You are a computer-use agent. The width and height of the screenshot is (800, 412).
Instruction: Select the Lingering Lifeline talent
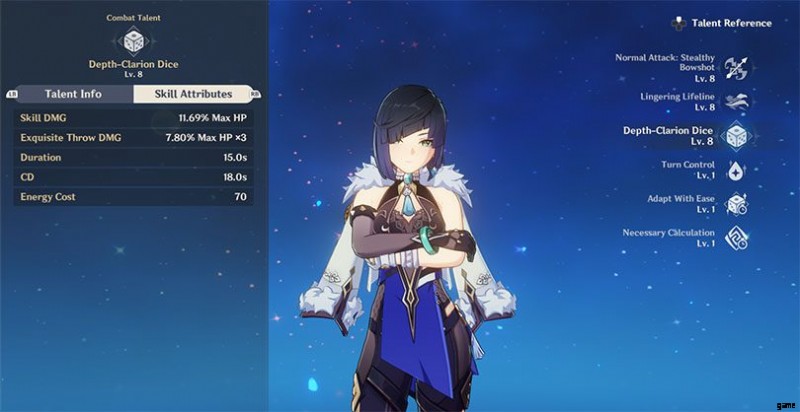(735, 102)
